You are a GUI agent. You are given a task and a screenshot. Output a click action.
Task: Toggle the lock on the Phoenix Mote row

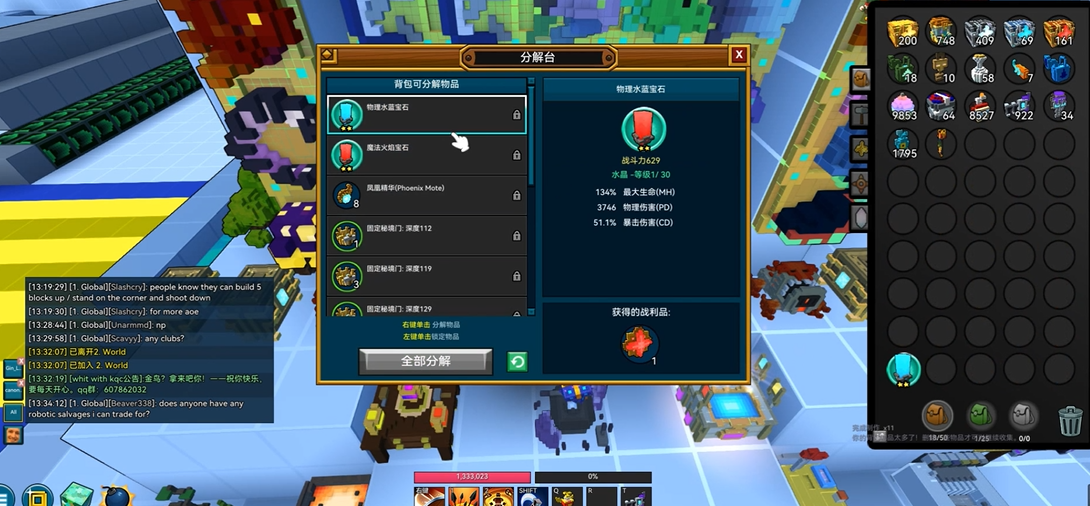[x=516, y=196]
